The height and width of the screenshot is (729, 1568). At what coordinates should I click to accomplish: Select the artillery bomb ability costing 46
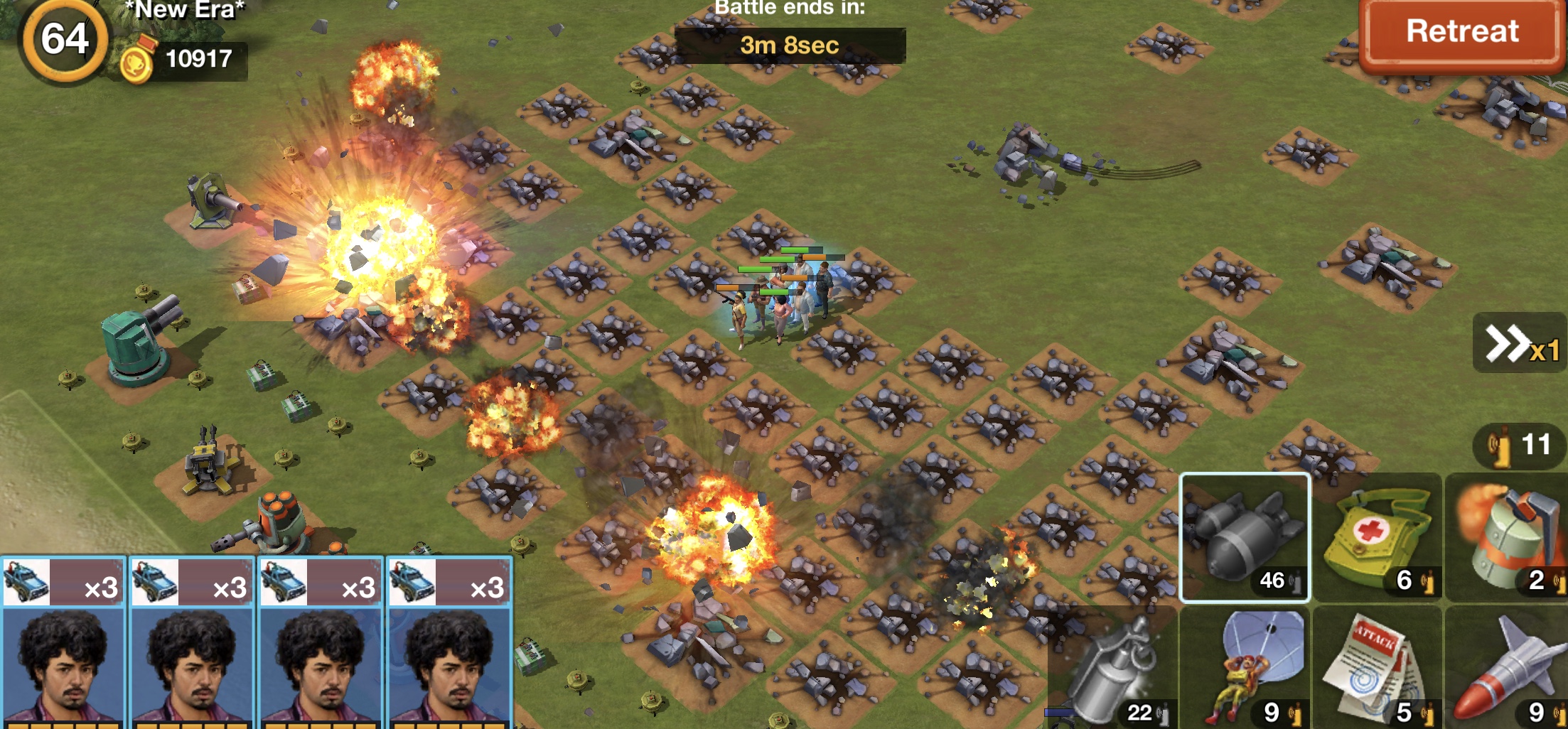pos(1245,538)
